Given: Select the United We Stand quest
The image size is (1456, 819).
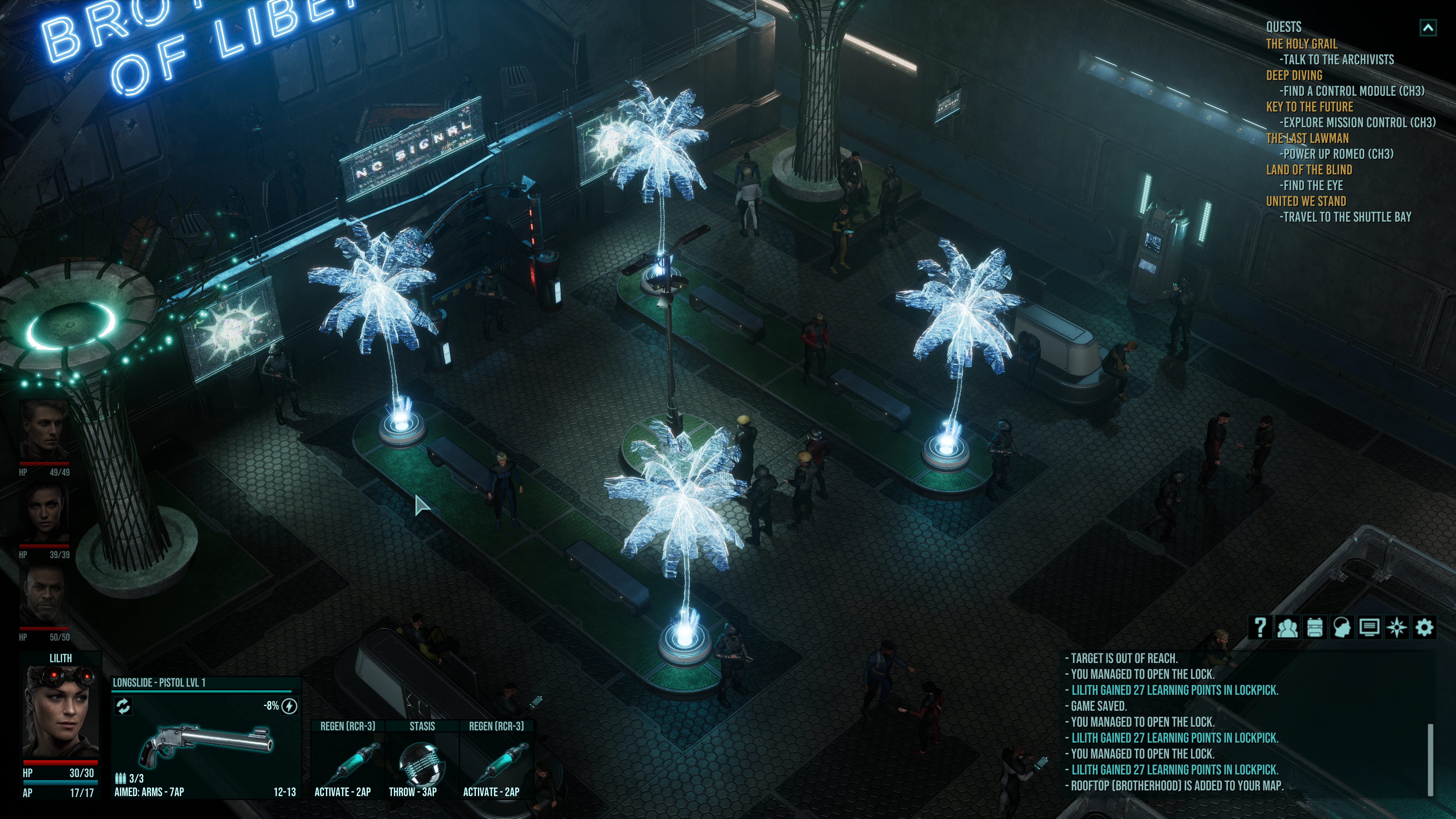Looking at the screenshot, I should (1306, 201).
